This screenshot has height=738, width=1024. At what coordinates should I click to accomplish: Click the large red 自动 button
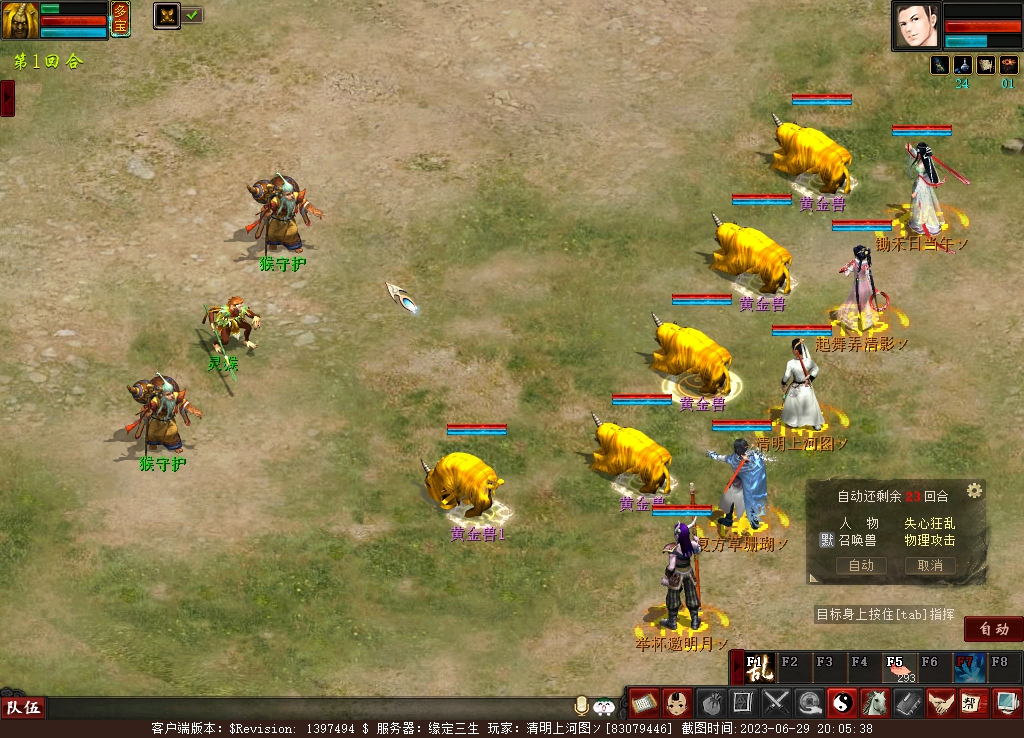[993, 629]
